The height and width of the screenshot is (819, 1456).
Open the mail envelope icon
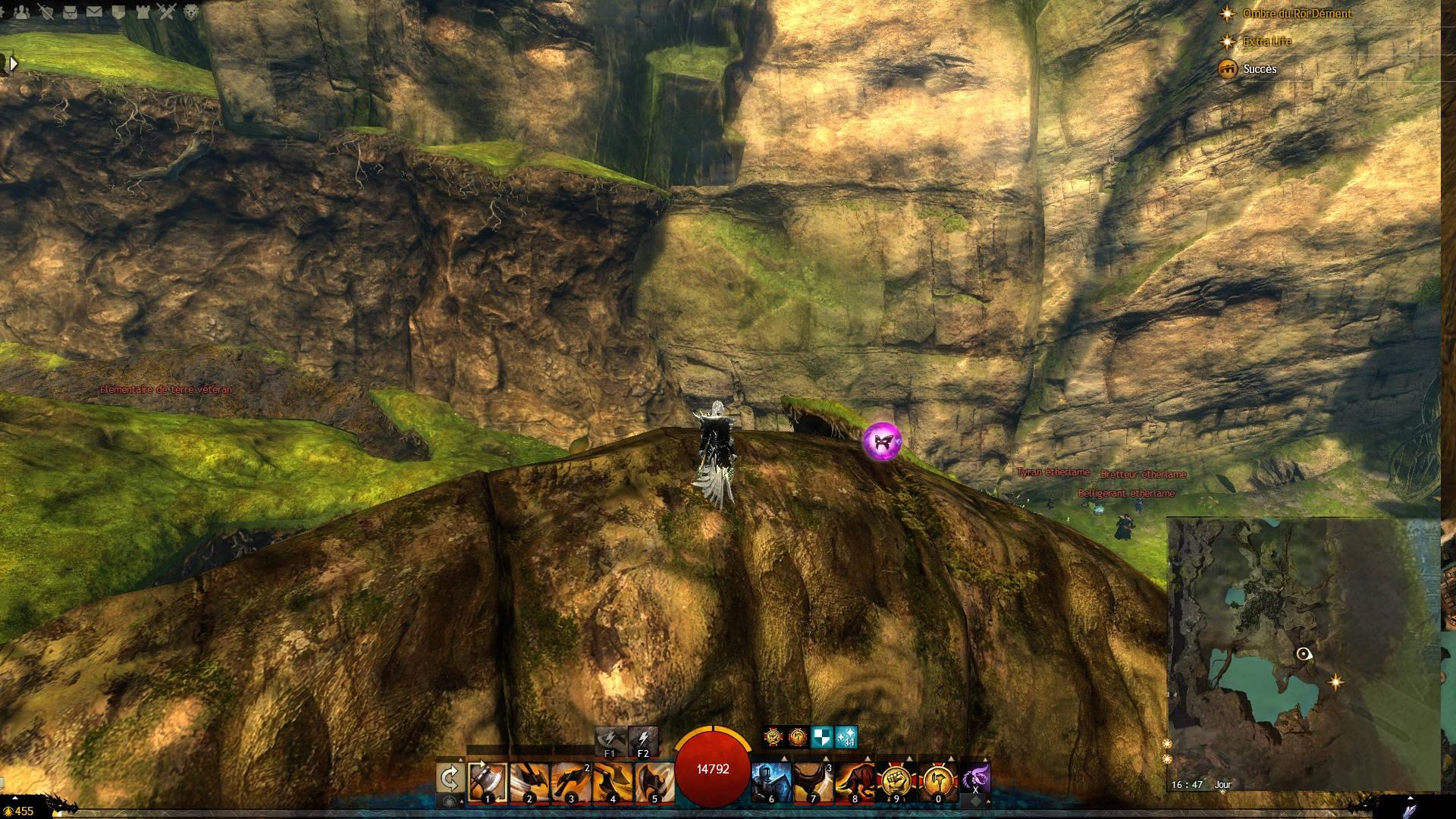pos(95,12)
